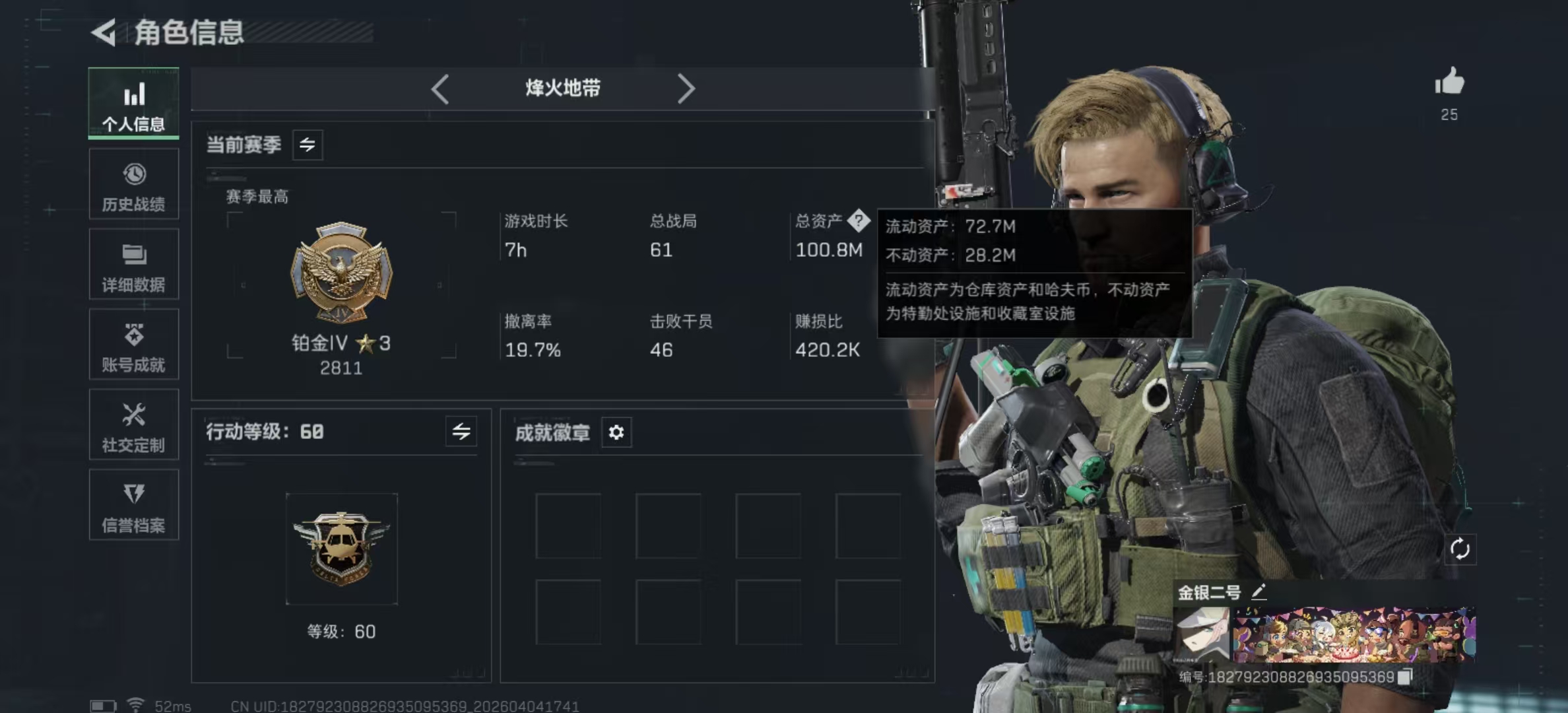Open the 详细数据 detailed data panel
The image size is (1568, 713).
click(x=134, y=265)
